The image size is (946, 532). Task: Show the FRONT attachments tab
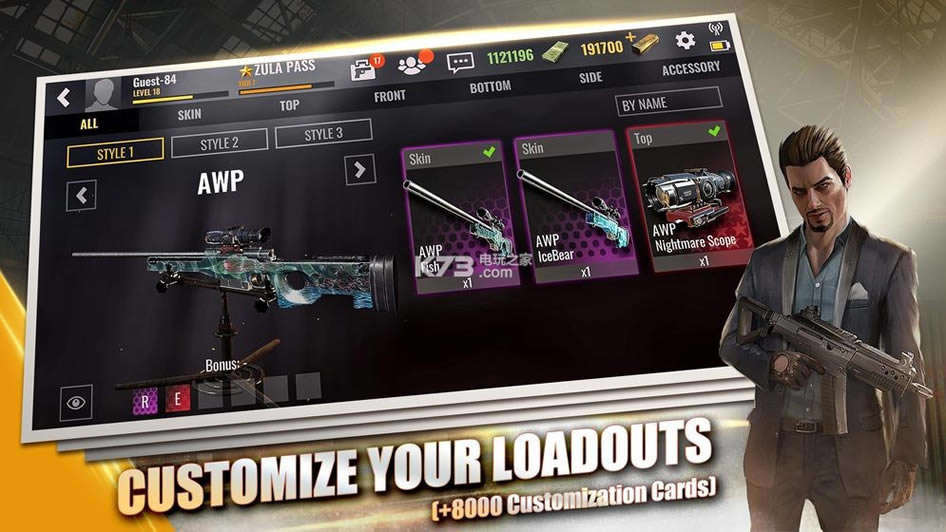click(389, 96)
